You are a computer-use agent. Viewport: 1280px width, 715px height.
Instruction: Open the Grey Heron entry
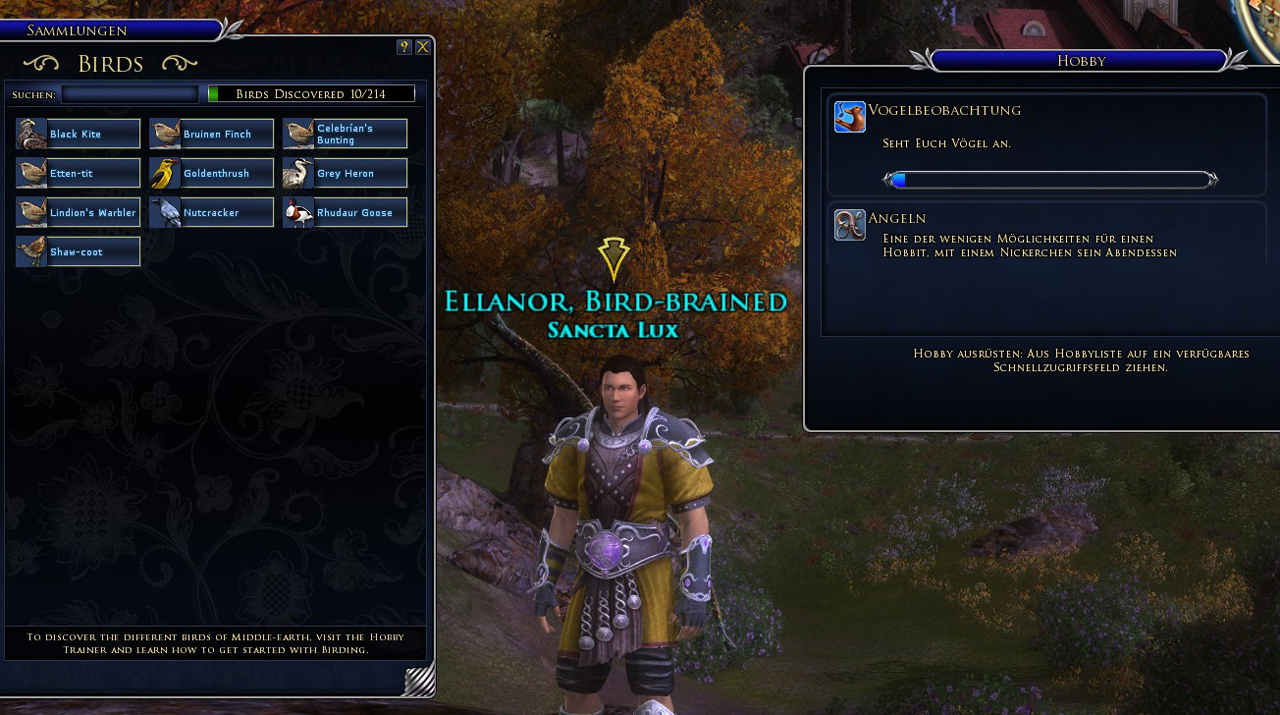pyautogui.click(x=345, y=173)
